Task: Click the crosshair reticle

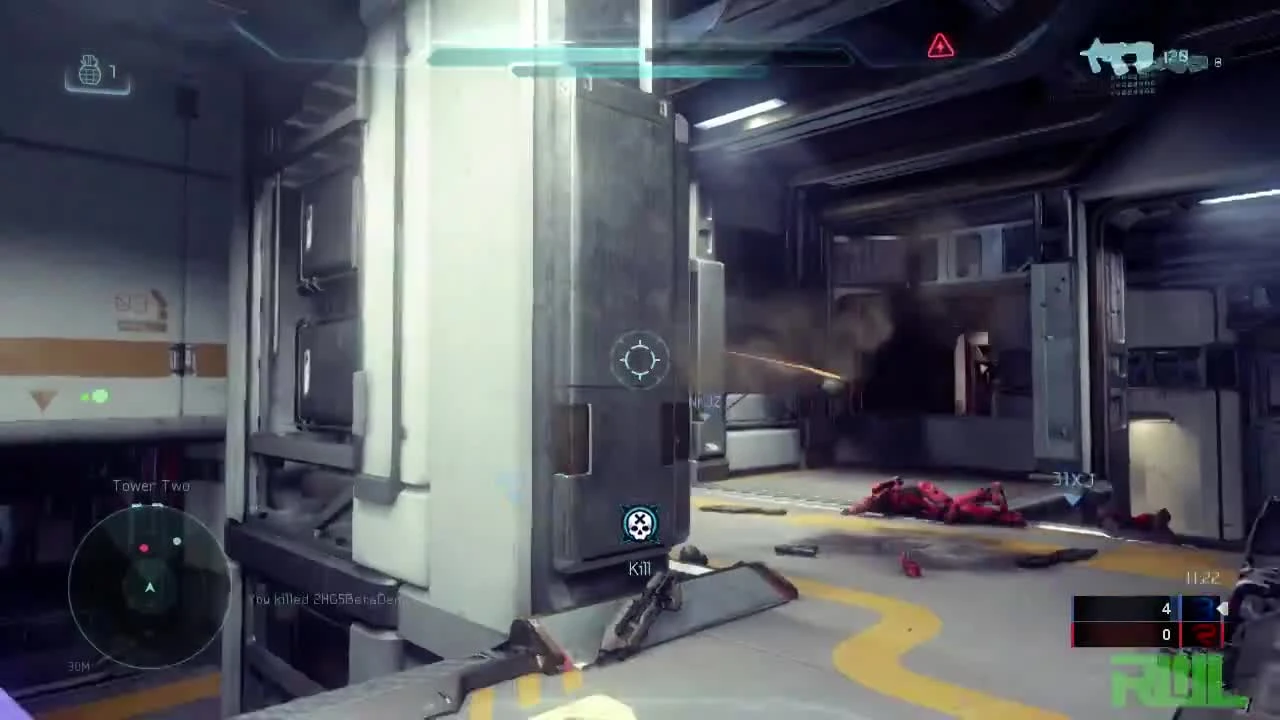Action: (x=640, y=360)
